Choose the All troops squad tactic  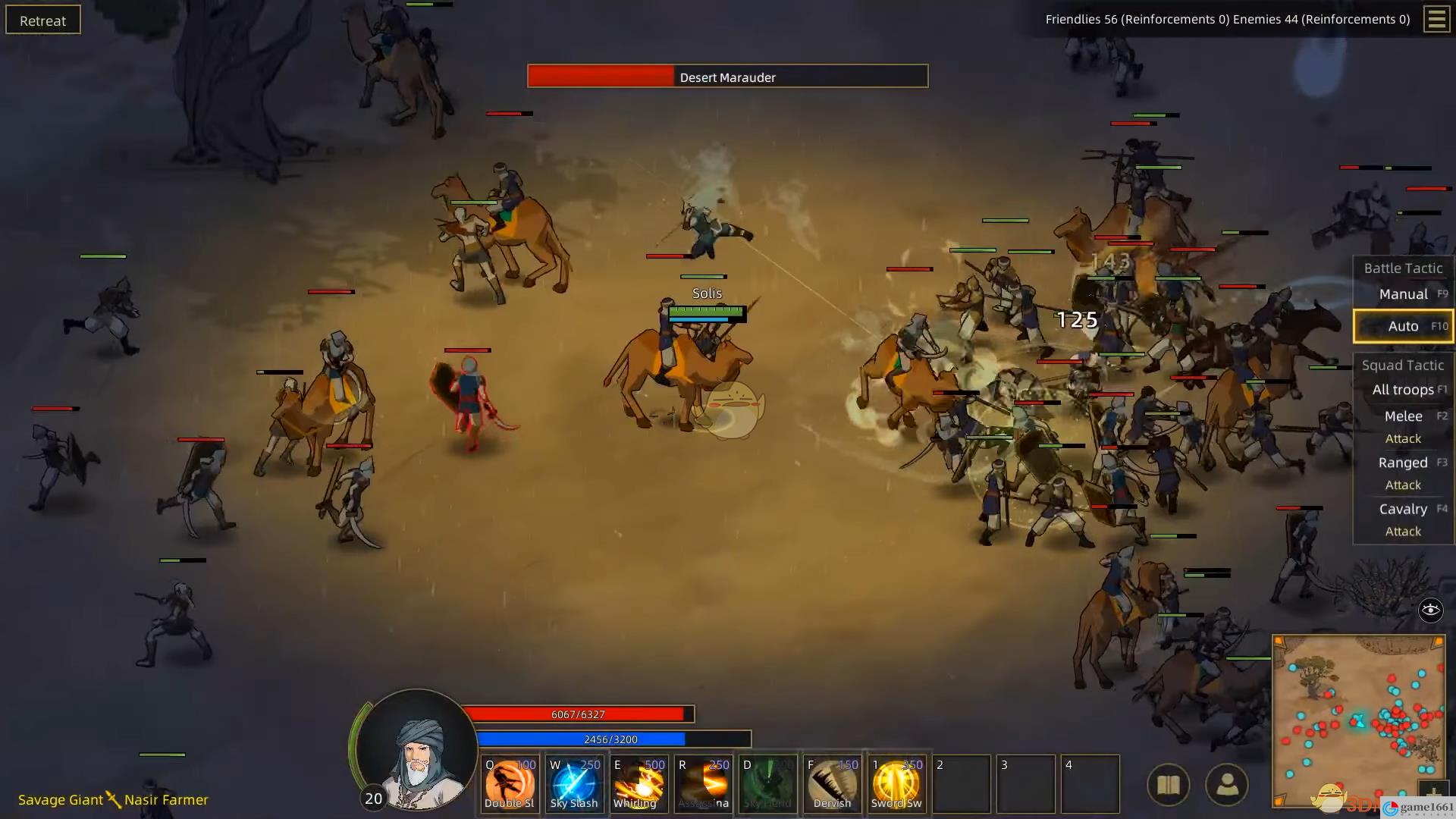tap(1403, 390)
